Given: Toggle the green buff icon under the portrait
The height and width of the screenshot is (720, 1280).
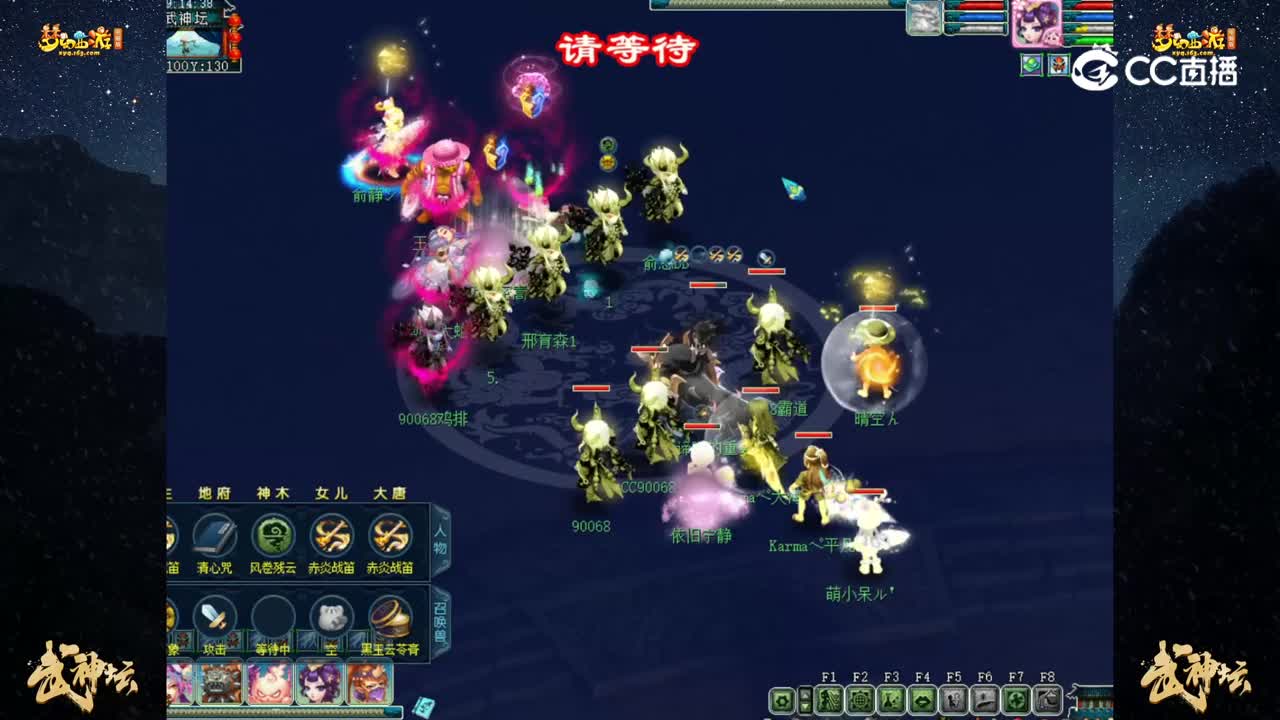Looking at the screenshot, I should 1031,64.
